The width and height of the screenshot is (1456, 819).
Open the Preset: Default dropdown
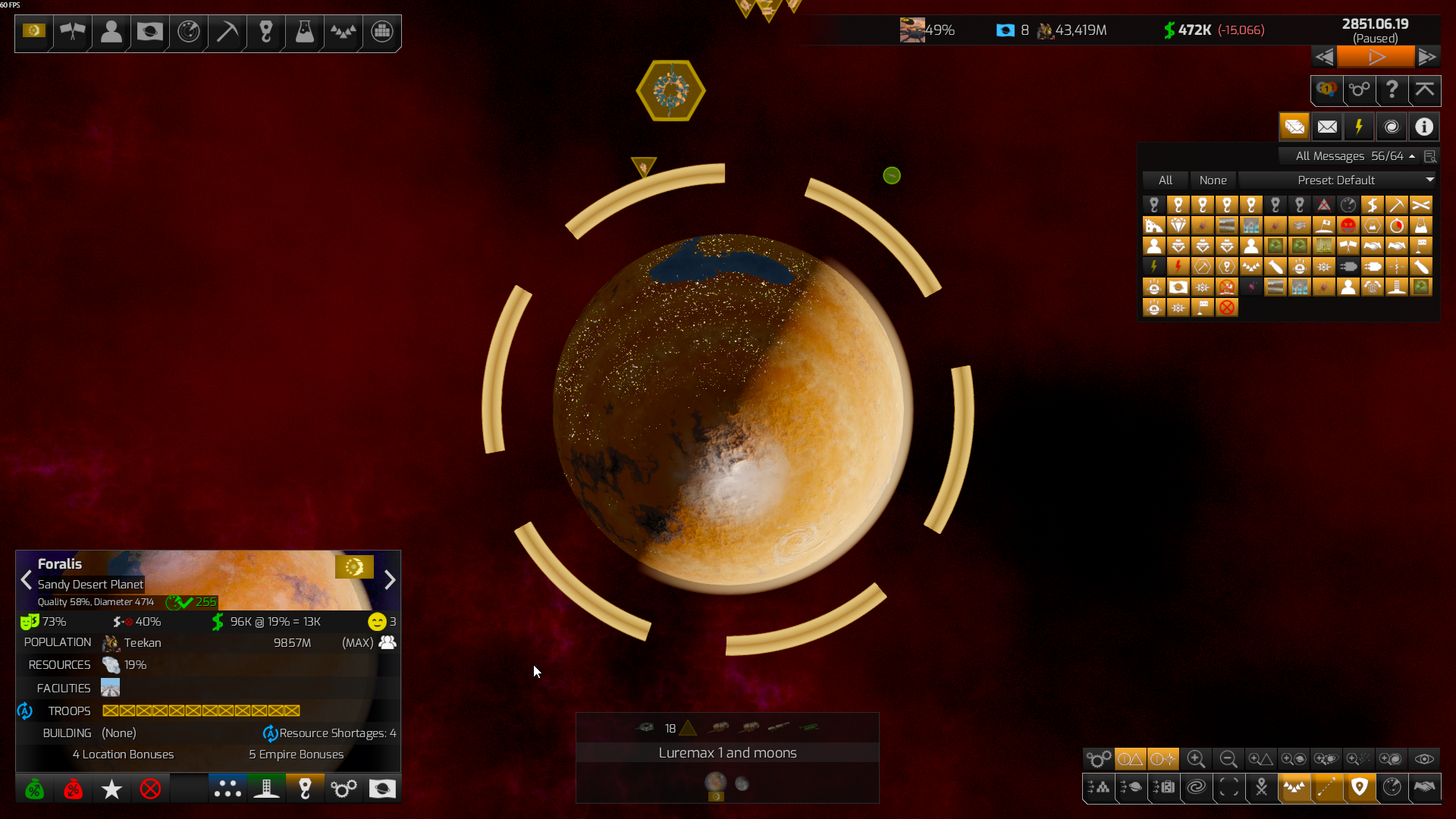click(1338, 180)
